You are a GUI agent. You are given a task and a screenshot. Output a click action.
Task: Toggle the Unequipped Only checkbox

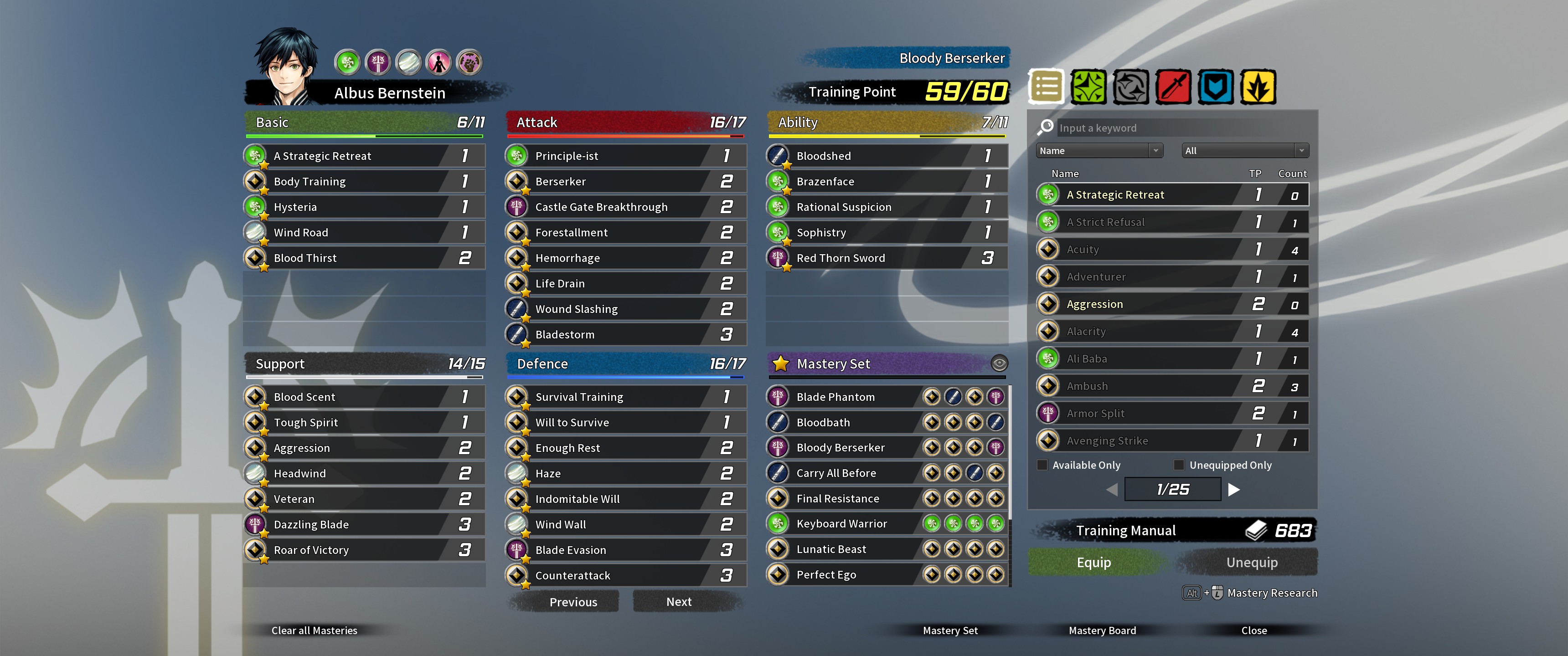click(x=1179, y=465)
